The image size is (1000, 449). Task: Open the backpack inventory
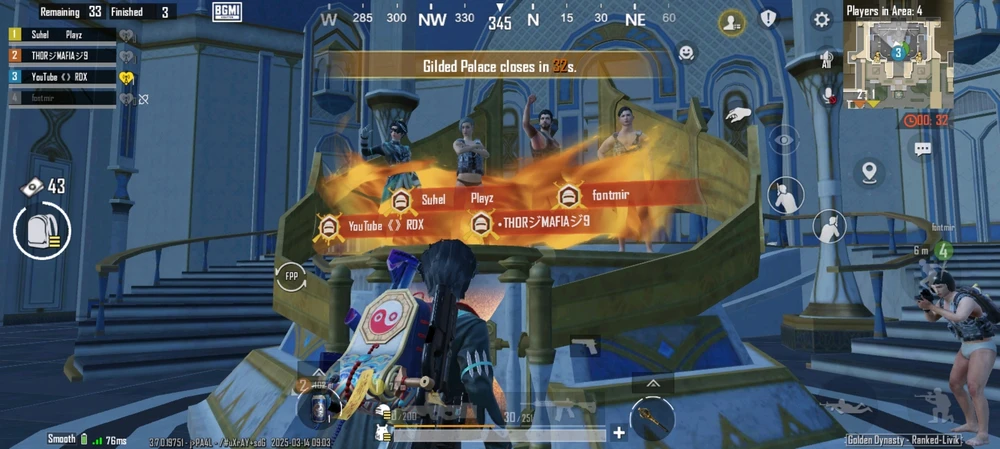pos(42,232)
